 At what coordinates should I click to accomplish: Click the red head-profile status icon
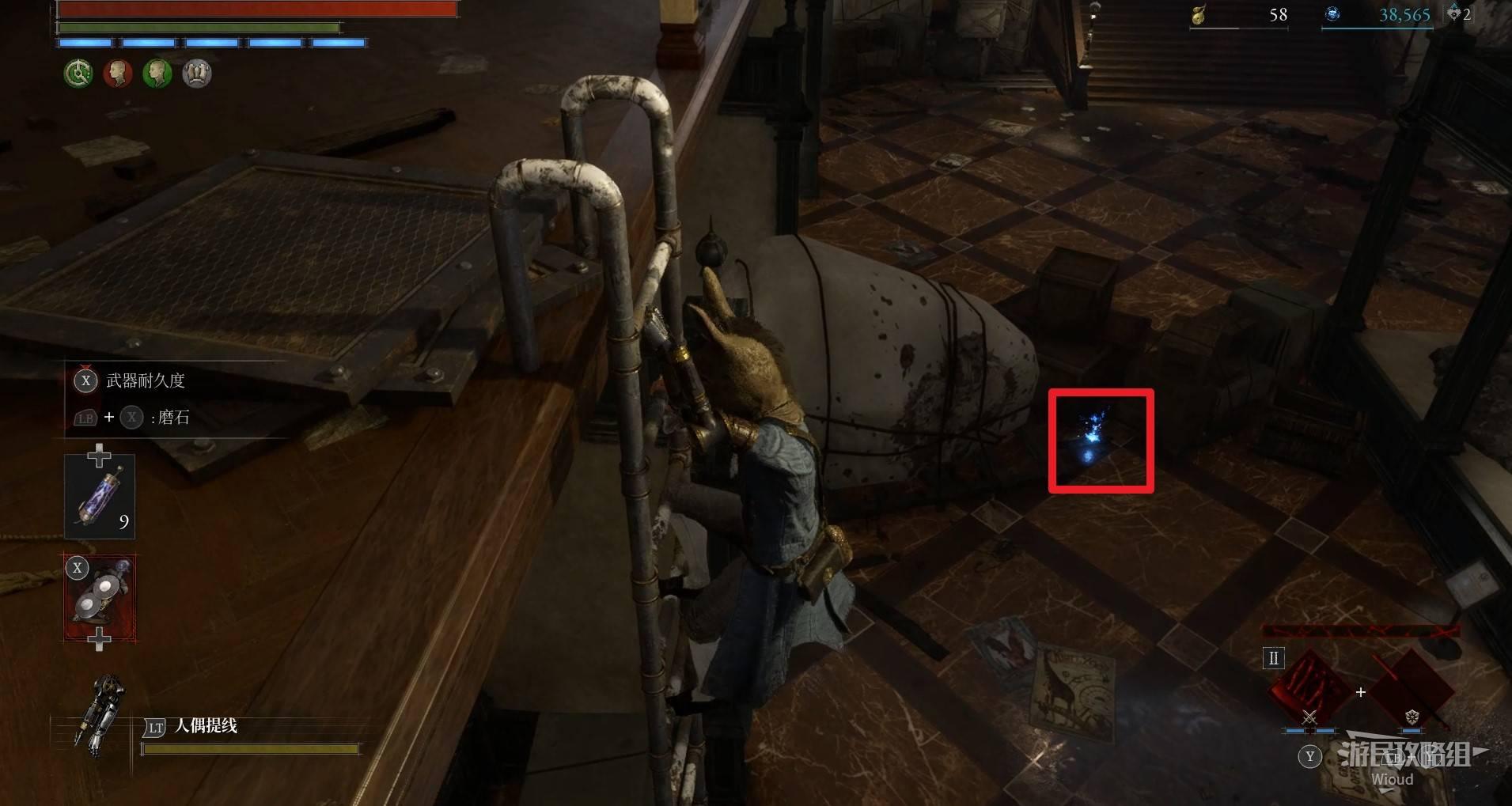118,74
